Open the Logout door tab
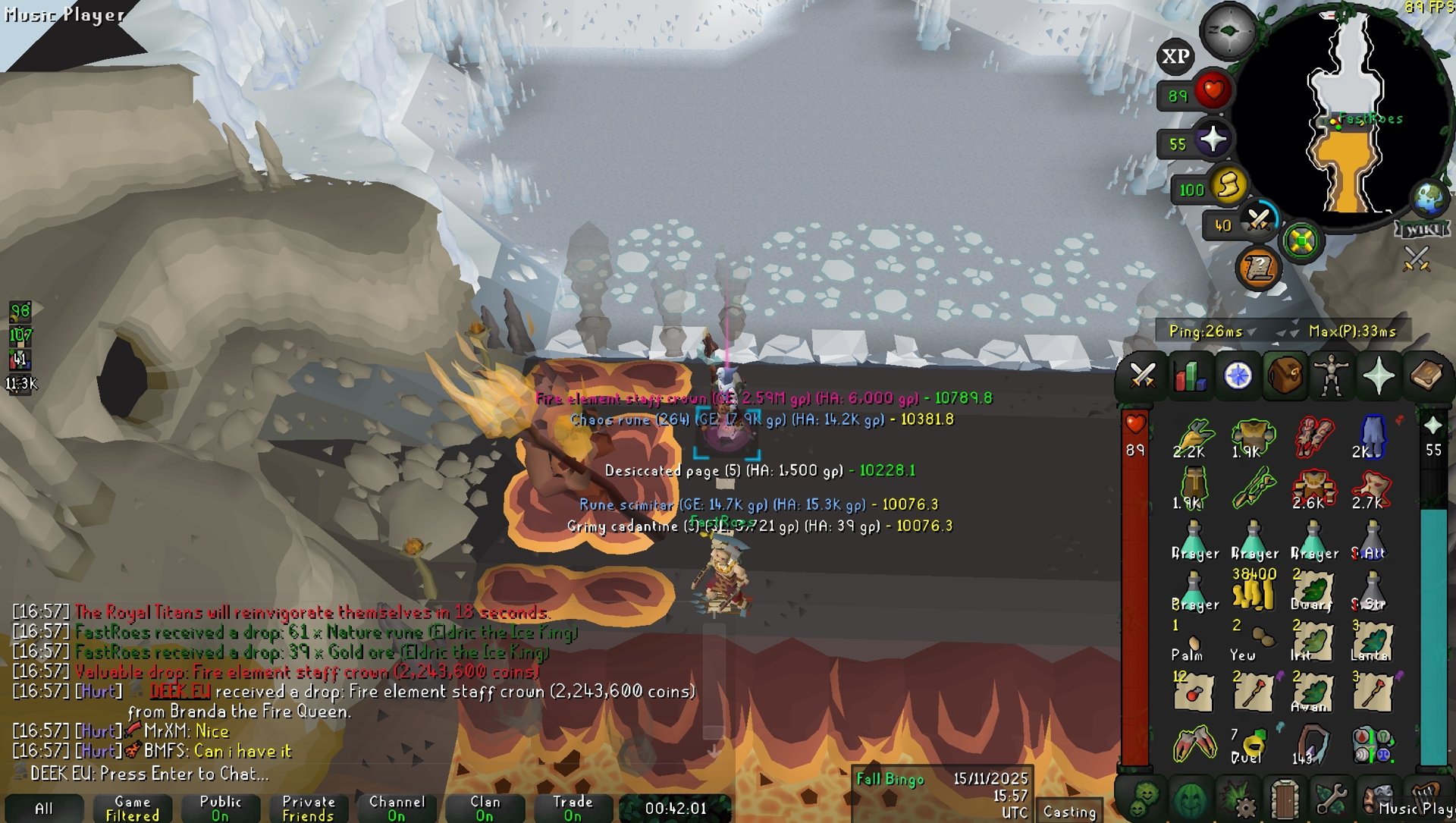This screenshot has height=823, width=1456. 1285,799
